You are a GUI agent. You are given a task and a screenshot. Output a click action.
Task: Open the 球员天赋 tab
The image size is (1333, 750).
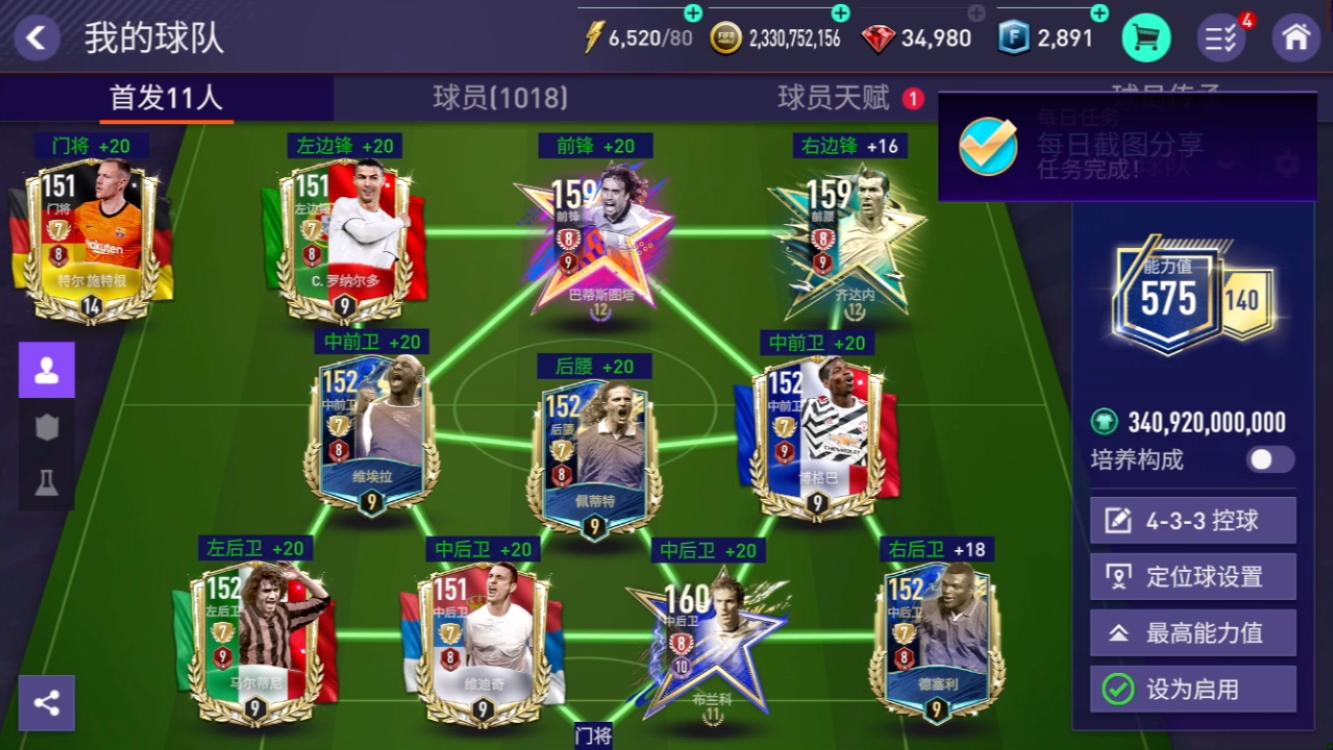[834, 98]
